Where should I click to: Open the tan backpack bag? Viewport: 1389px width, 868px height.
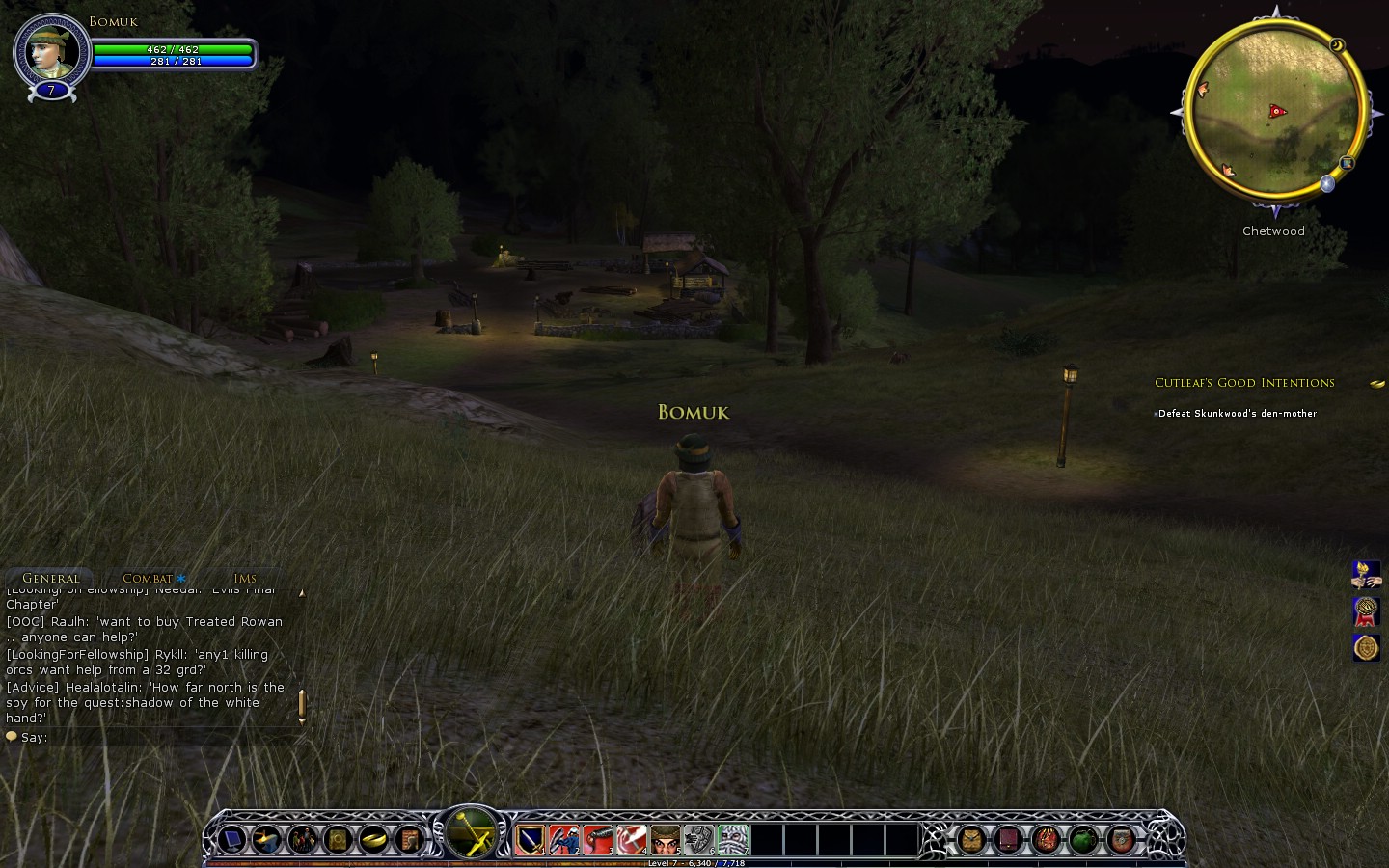coord(970,839)
